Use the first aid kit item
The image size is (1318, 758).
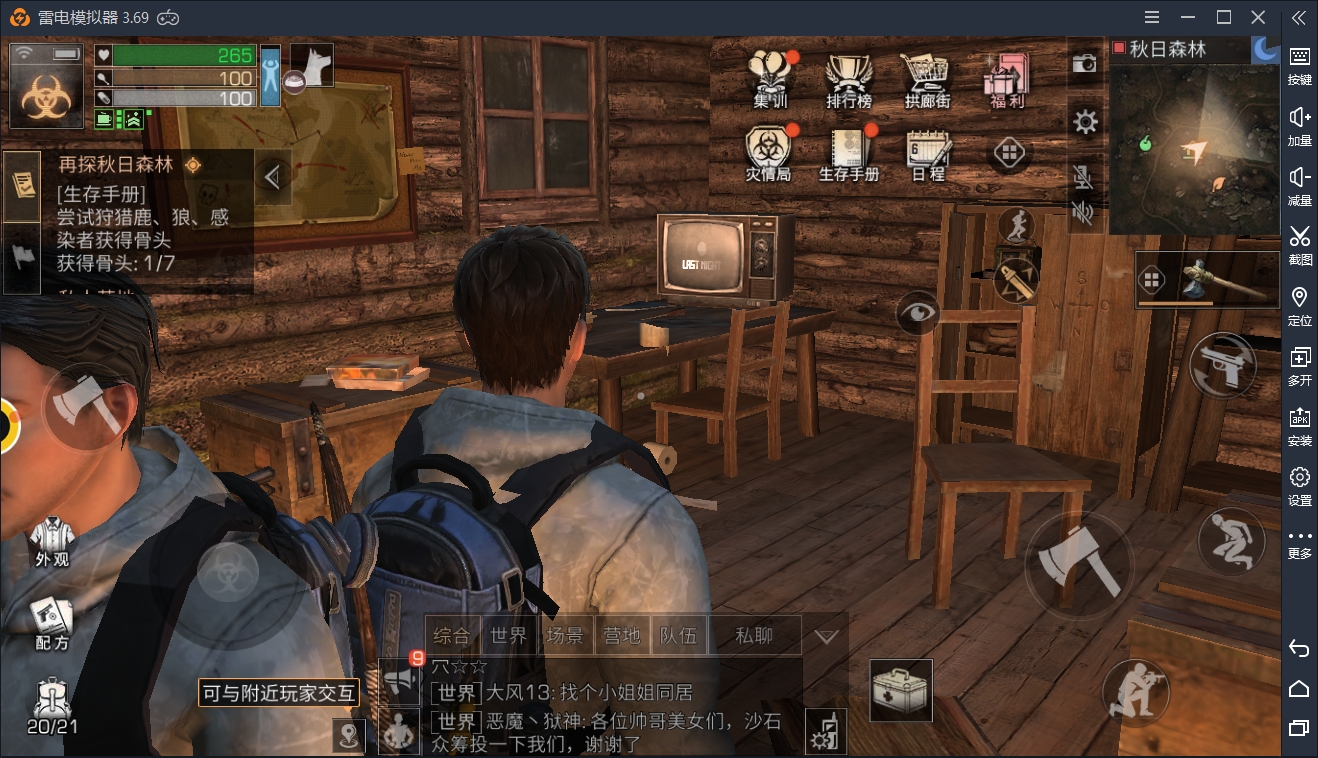tap(901, 690)
